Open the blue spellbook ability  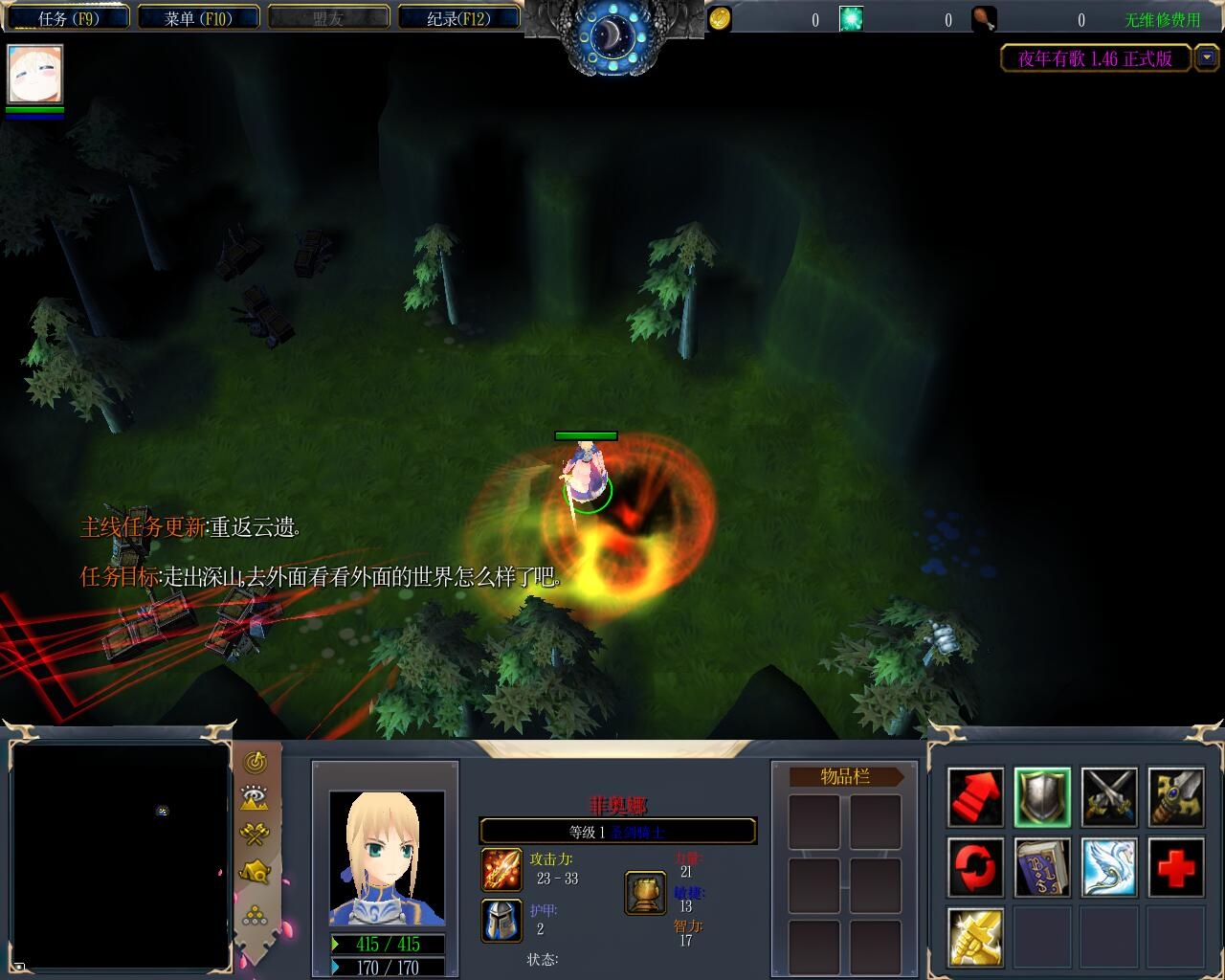tap(1042, 867)
